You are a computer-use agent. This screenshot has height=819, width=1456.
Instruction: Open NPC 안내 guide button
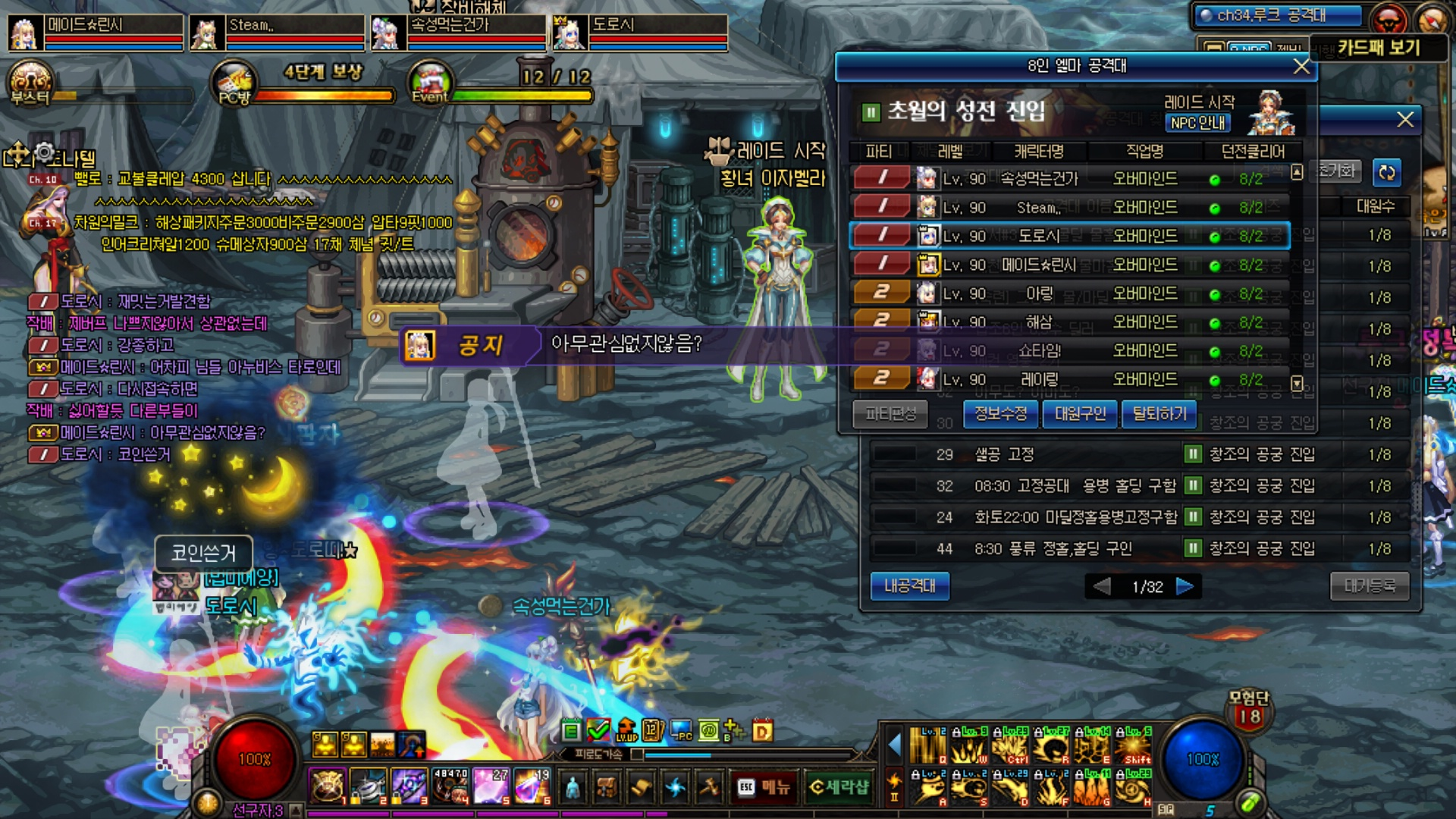click(1197, 123)
